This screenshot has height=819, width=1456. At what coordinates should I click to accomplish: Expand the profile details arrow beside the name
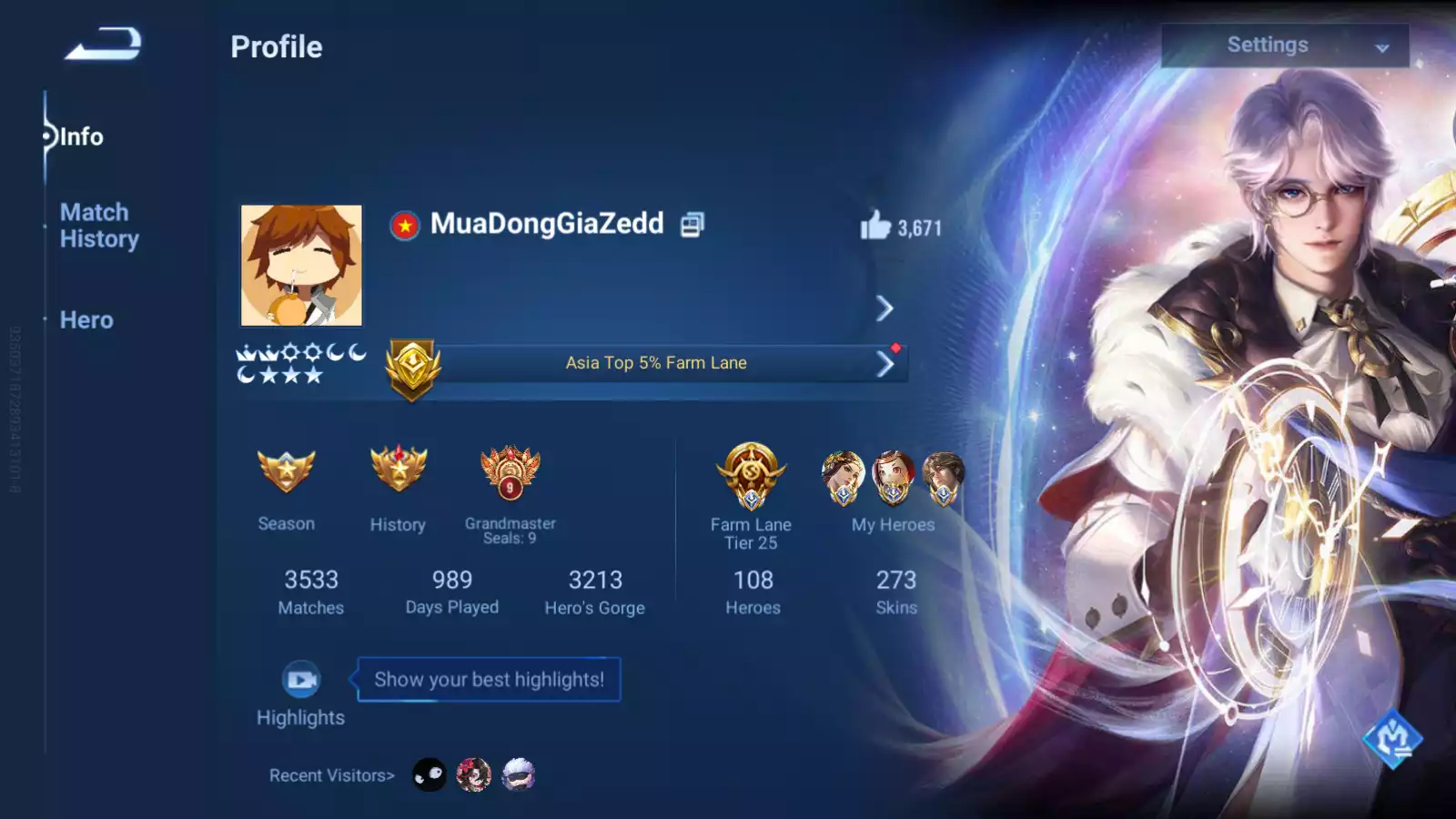[x=885, y=308]
